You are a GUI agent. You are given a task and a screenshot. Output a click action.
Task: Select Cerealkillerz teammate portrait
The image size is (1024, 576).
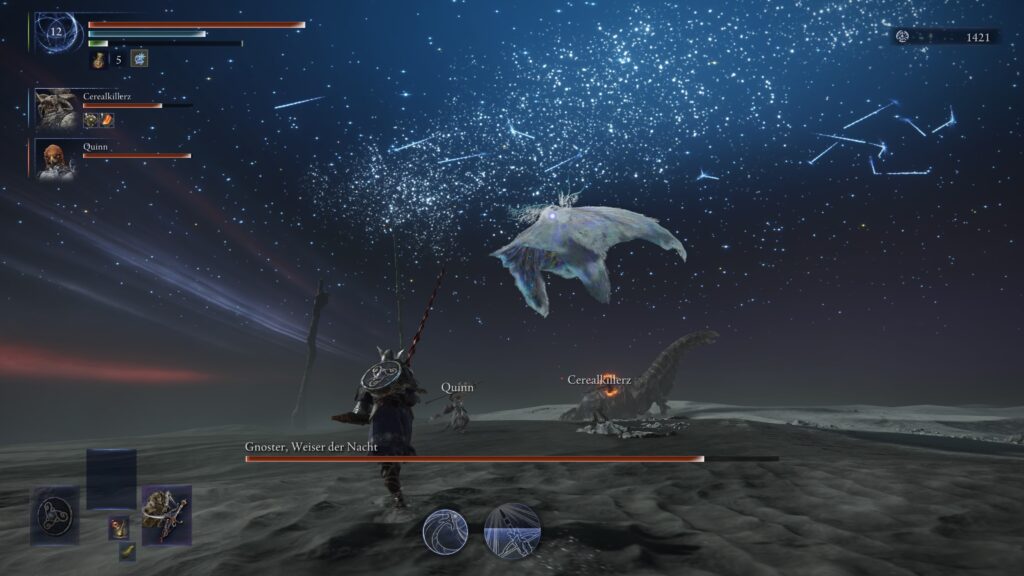pyautogui.click(x=56, y=107)
